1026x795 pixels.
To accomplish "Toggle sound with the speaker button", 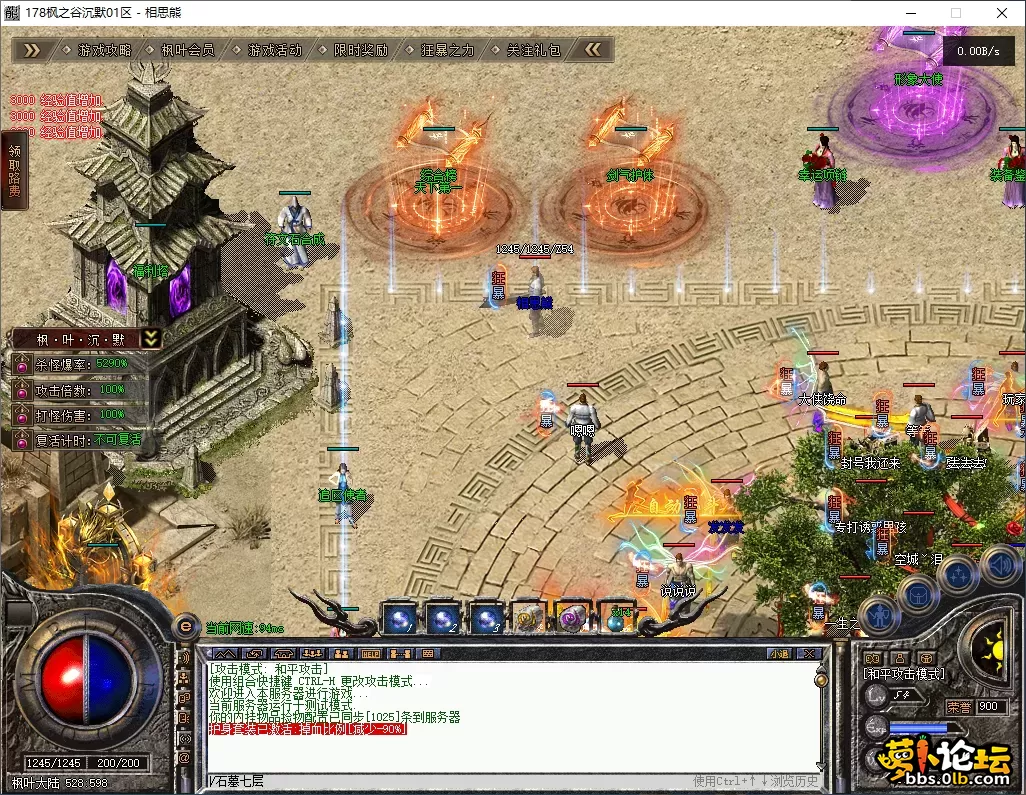I will tap(998, 563).
